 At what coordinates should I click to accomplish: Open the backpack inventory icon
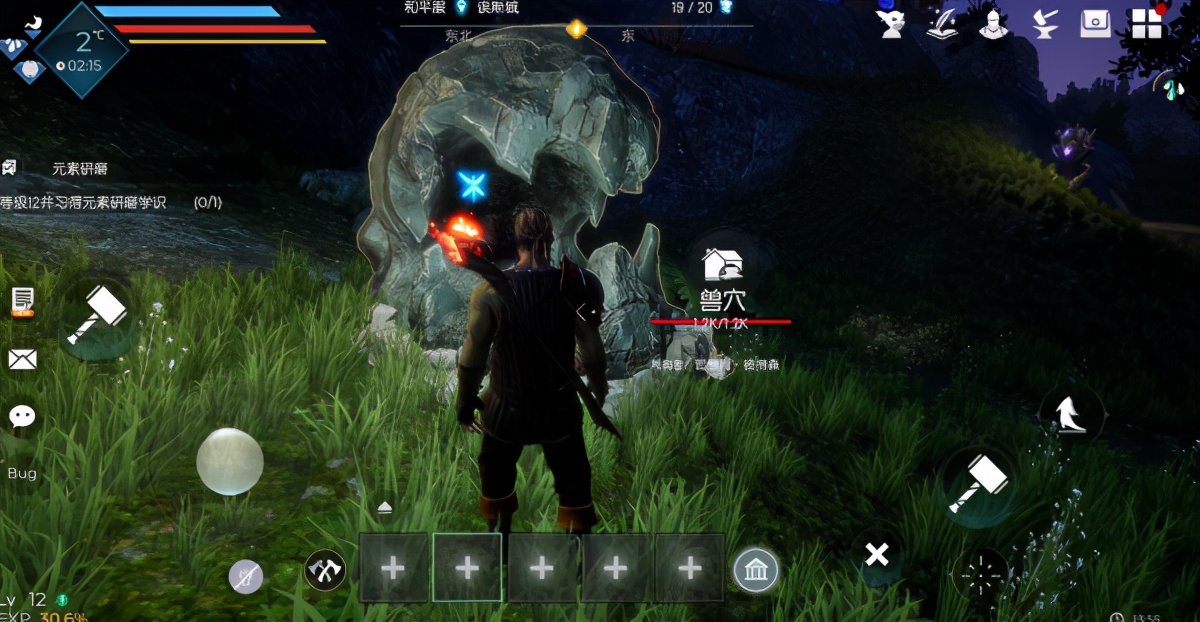(x=1095, y=24)
